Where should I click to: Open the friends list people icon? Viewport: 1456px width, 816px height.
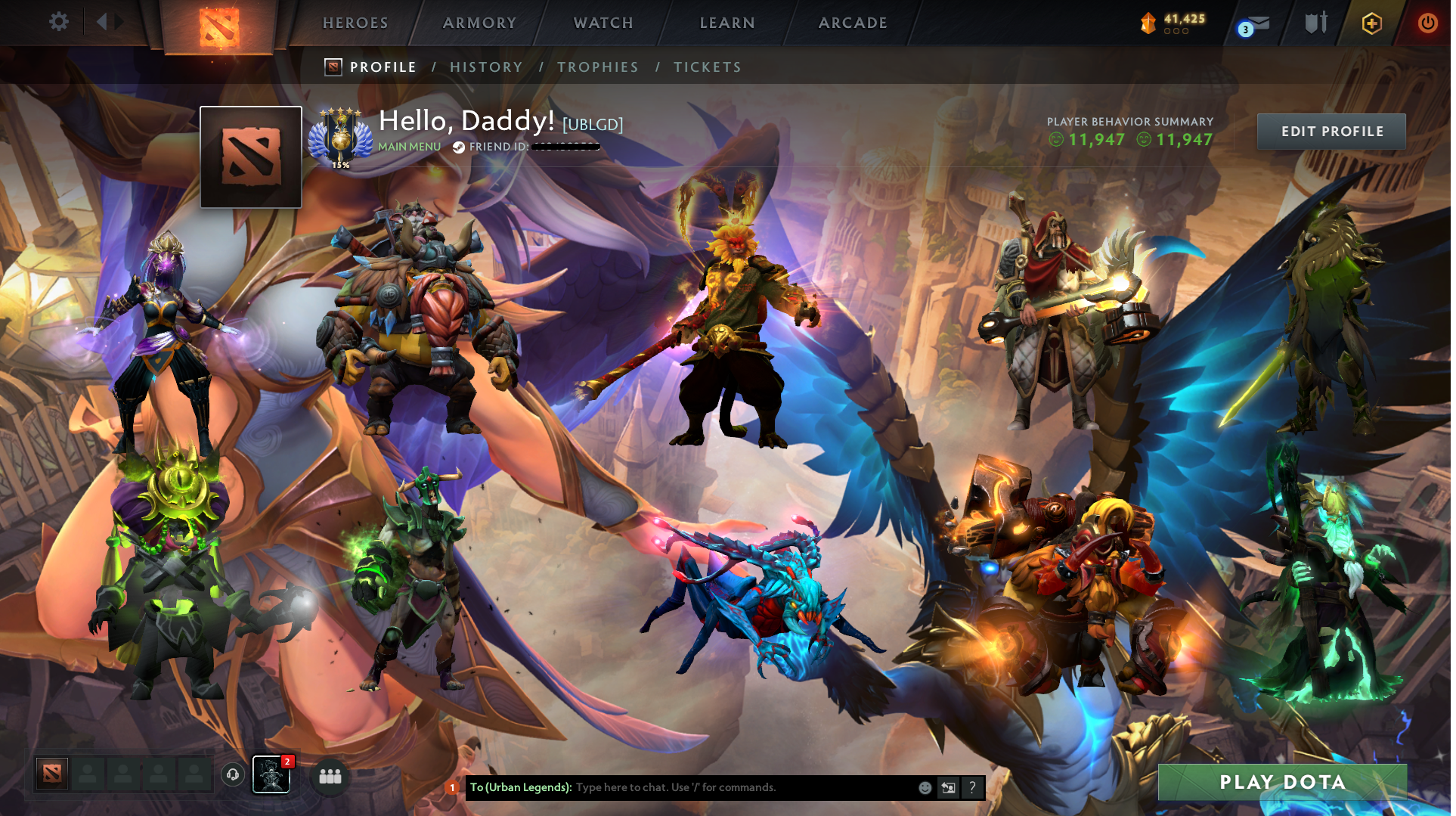(330, 776)
